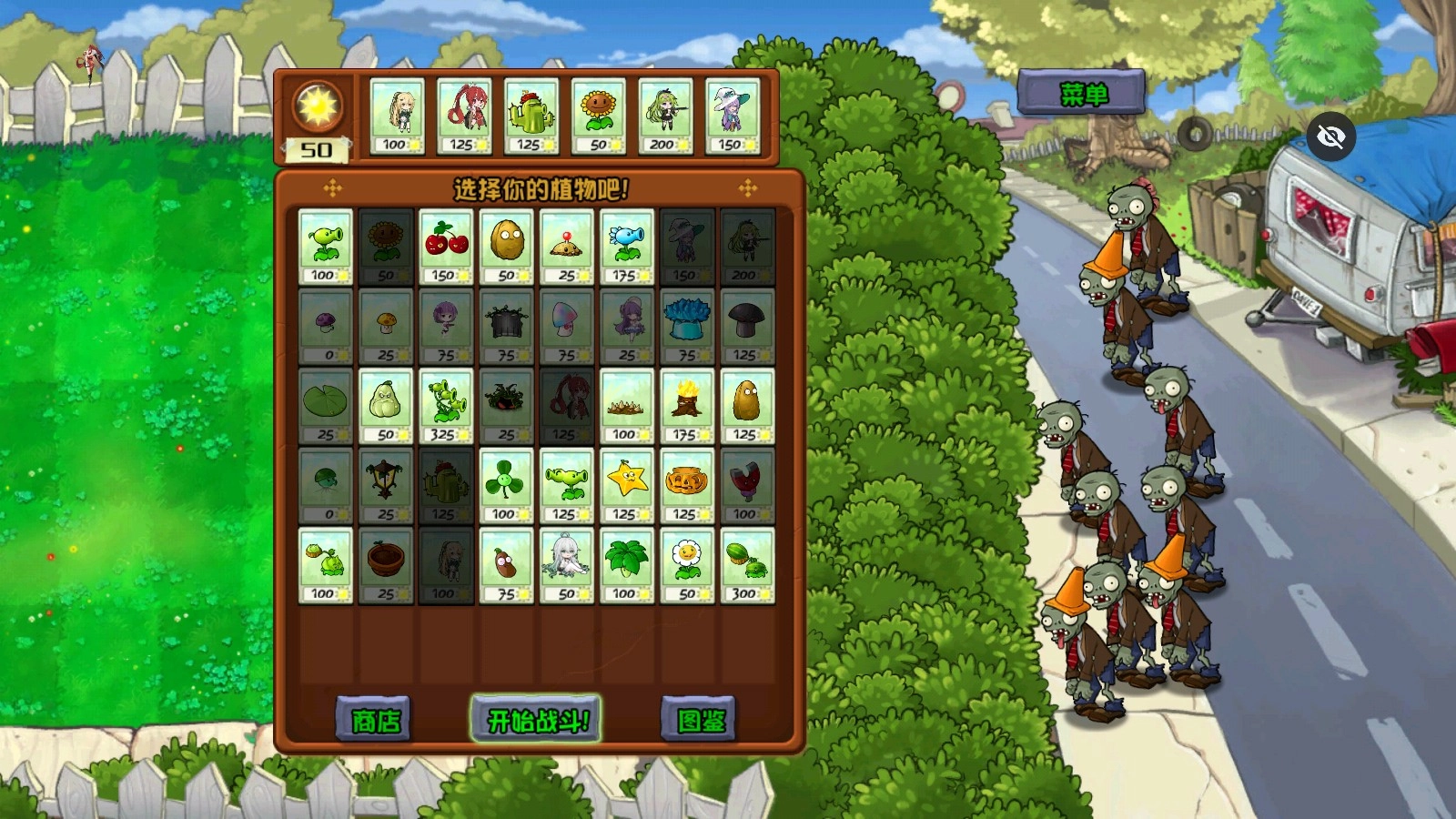Image resolution: width=1456 pixels, height=819 pixels.
Task: Remove the cactus card from the seed tray
Action: 531,116
